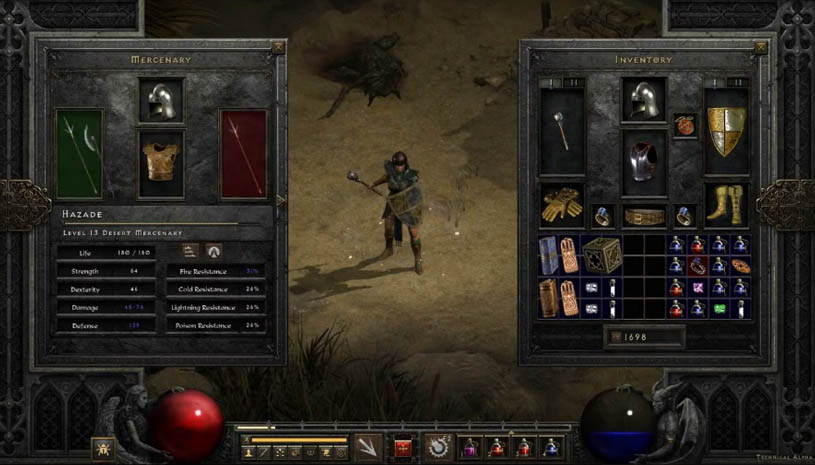Select the player's equipped chest armor
This screenshot has width=815, height=465.
point(644,160)
